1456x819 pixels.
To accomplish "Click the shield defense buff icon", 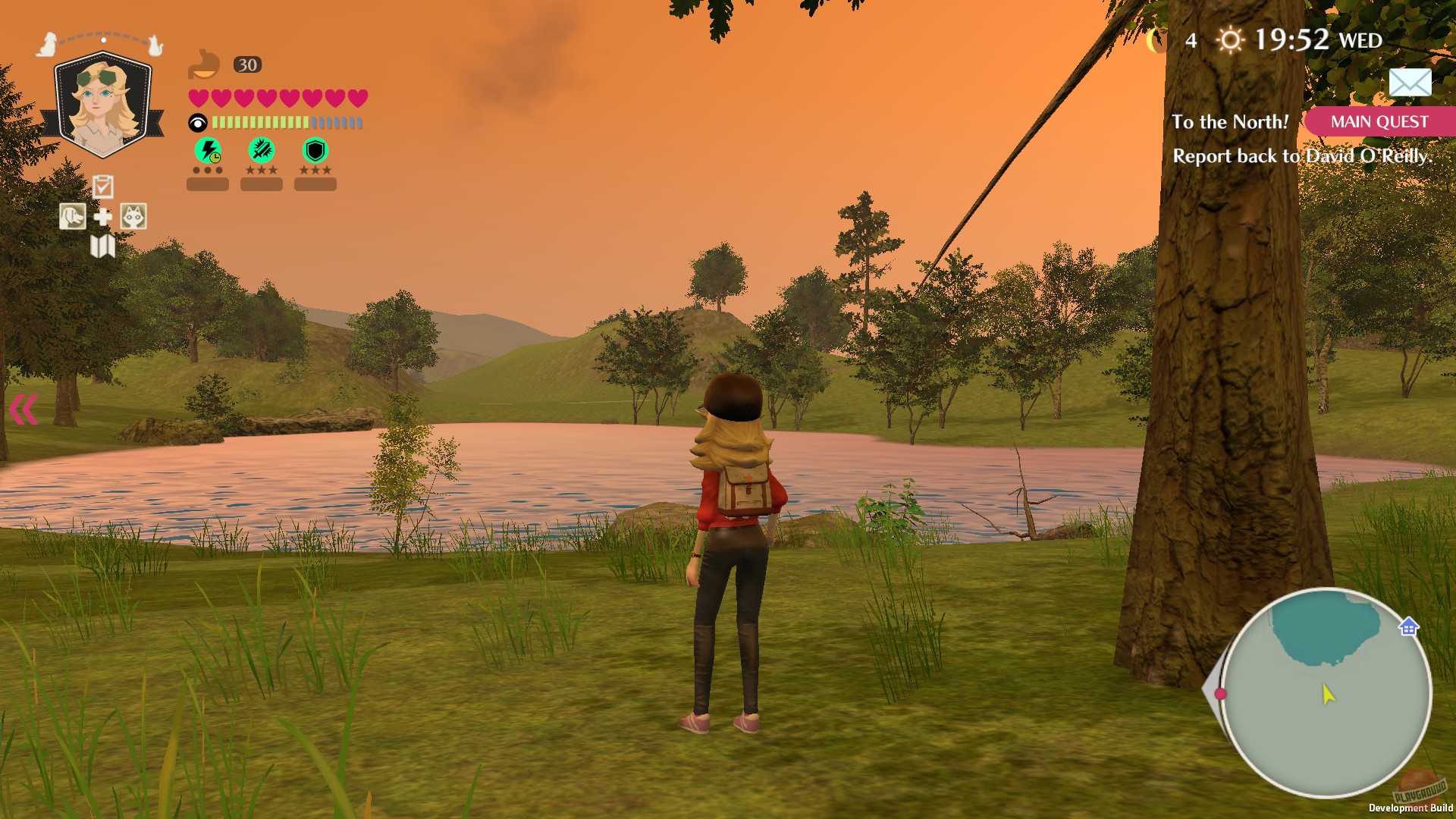I will coord(315,151).
